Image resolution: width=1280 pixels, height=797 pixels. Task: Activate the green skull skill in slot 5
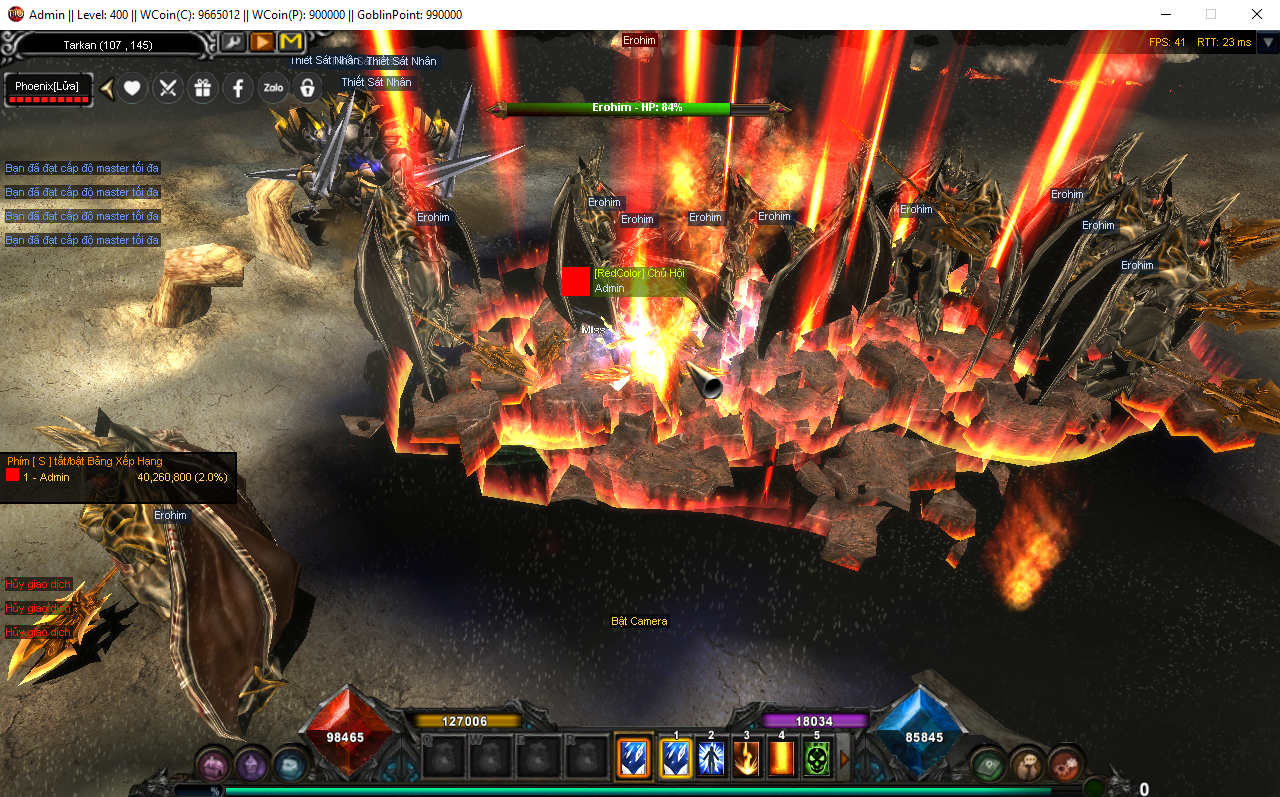(x=817, y=758)
